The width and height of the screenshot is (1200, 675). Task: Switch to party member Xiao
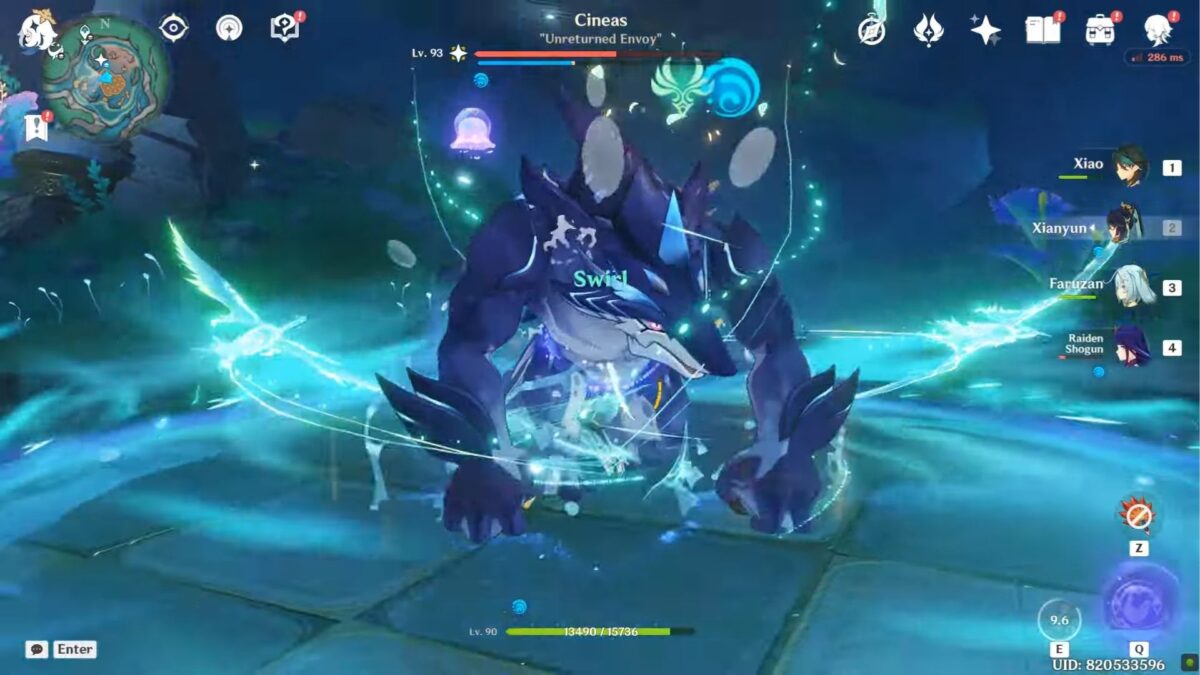coord(1131,166)
